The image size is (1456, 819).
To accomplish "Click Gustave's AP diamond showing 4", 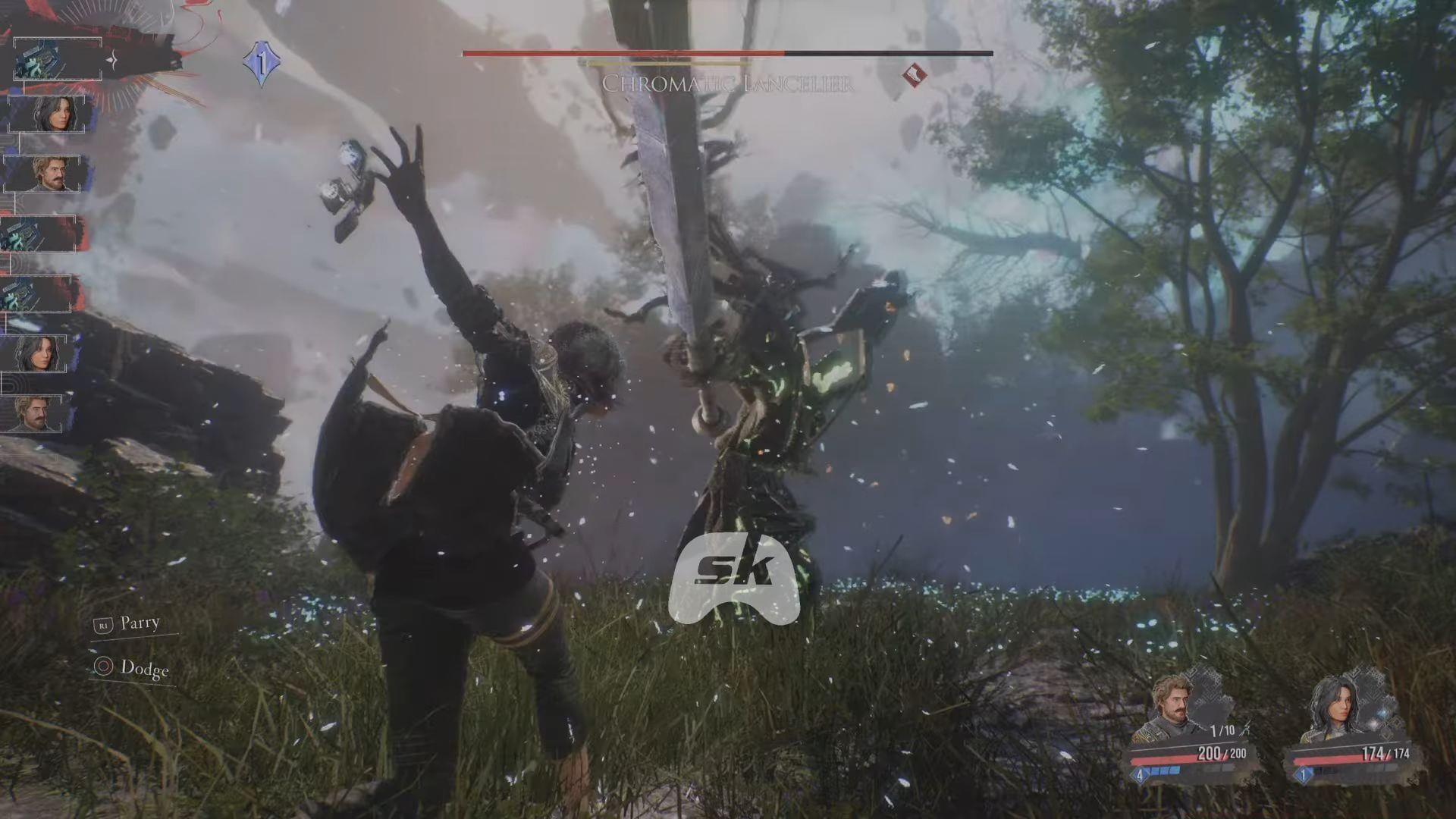I will pyautogui.click(x=1140, y=775).
